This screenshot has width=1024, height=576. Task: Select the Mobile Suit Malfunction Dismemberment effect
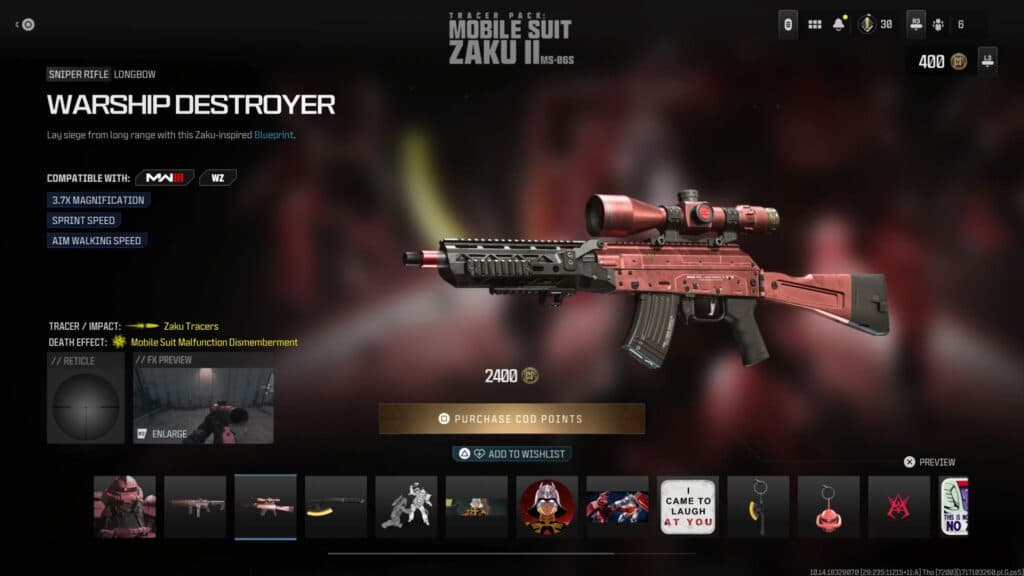214,342
